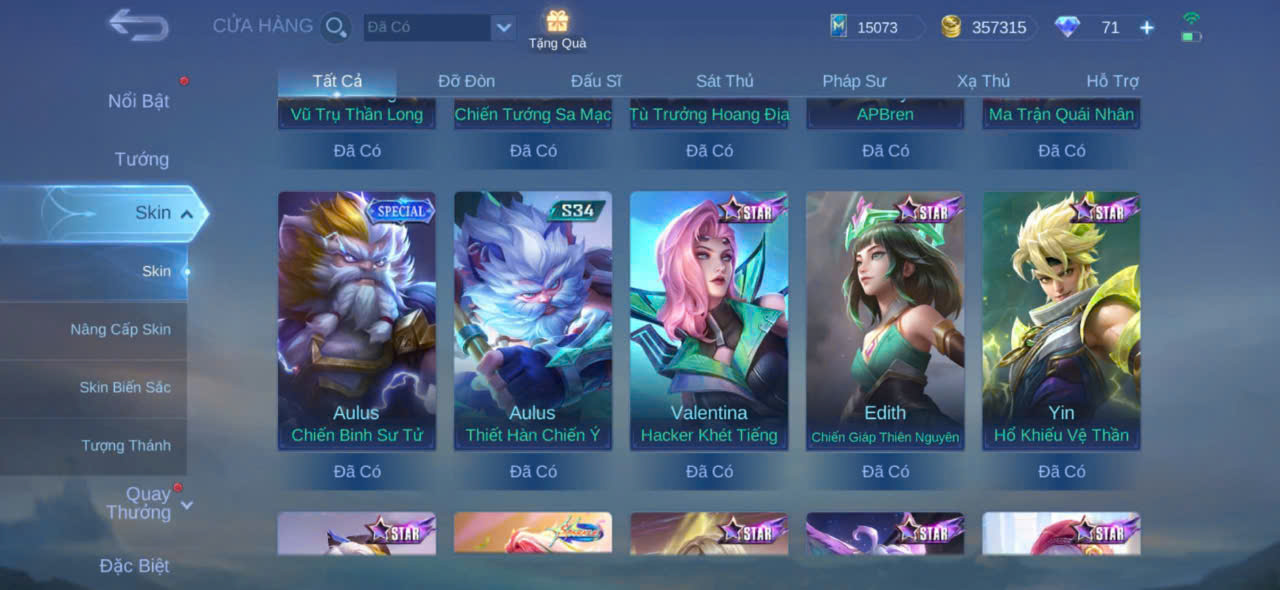Screen dimensions: 1280x590
Task: Go back using the arrow button
Action: pos(138,25)
